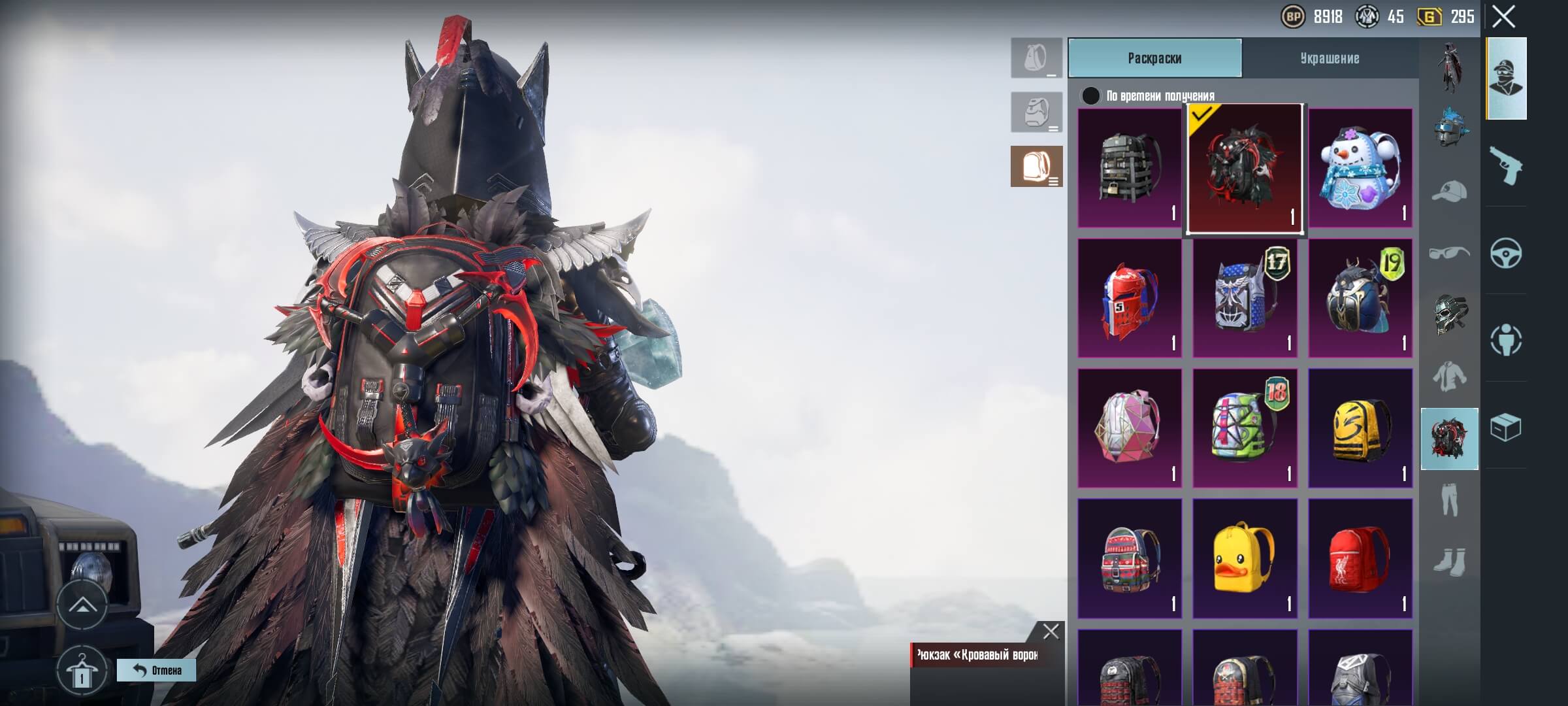Screen dimensions: 1568x706
Task: Switch to the Раскраски tab
Action: 1154,58
